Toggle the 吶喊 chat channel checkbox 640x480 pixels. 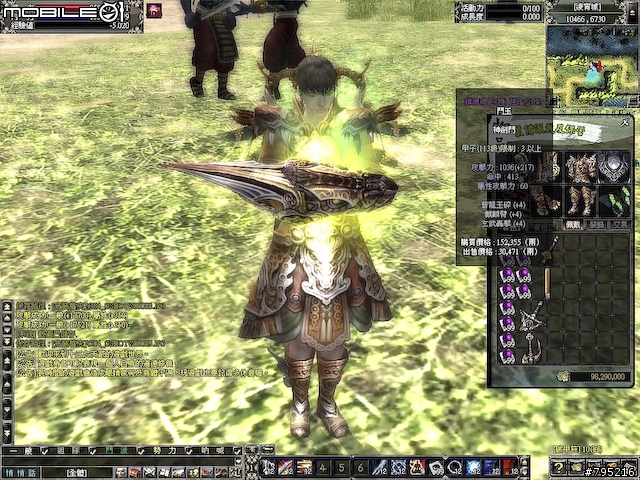click(238, 451)
